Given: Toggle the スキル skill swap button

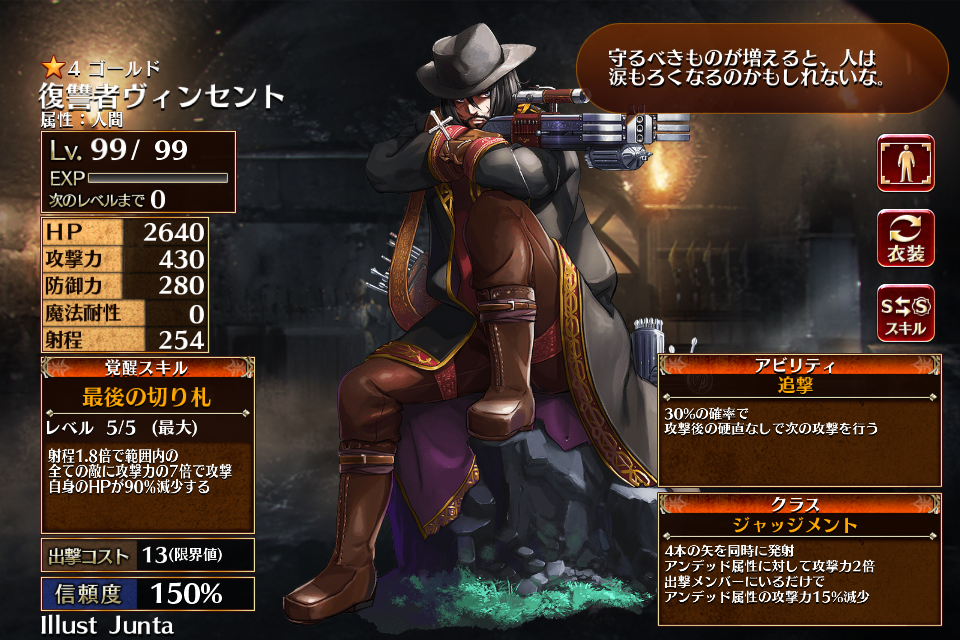Looking at the screenshot, I should [x=906, y=313].
